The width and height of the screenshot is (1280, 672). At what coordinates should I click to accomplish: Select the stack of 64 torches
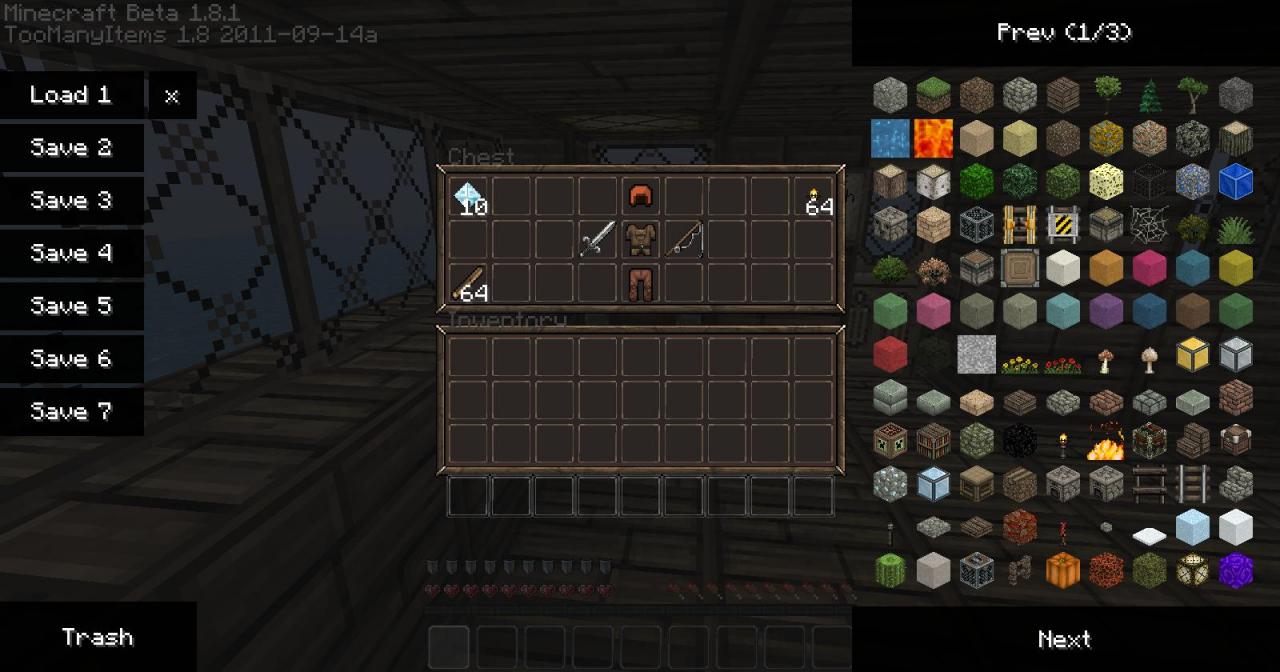pyautogui.click(x=815, y=197)
